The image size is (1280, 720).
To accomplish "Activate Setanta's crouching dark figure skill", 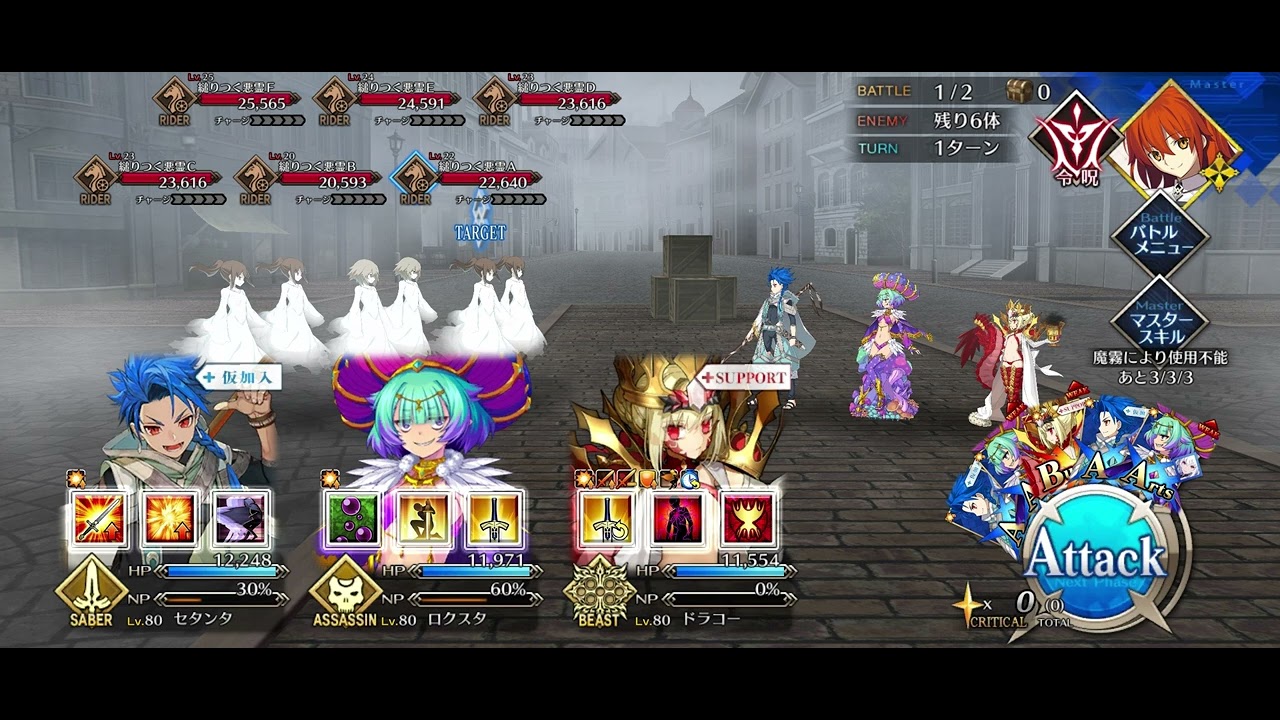I will point(241,519).
